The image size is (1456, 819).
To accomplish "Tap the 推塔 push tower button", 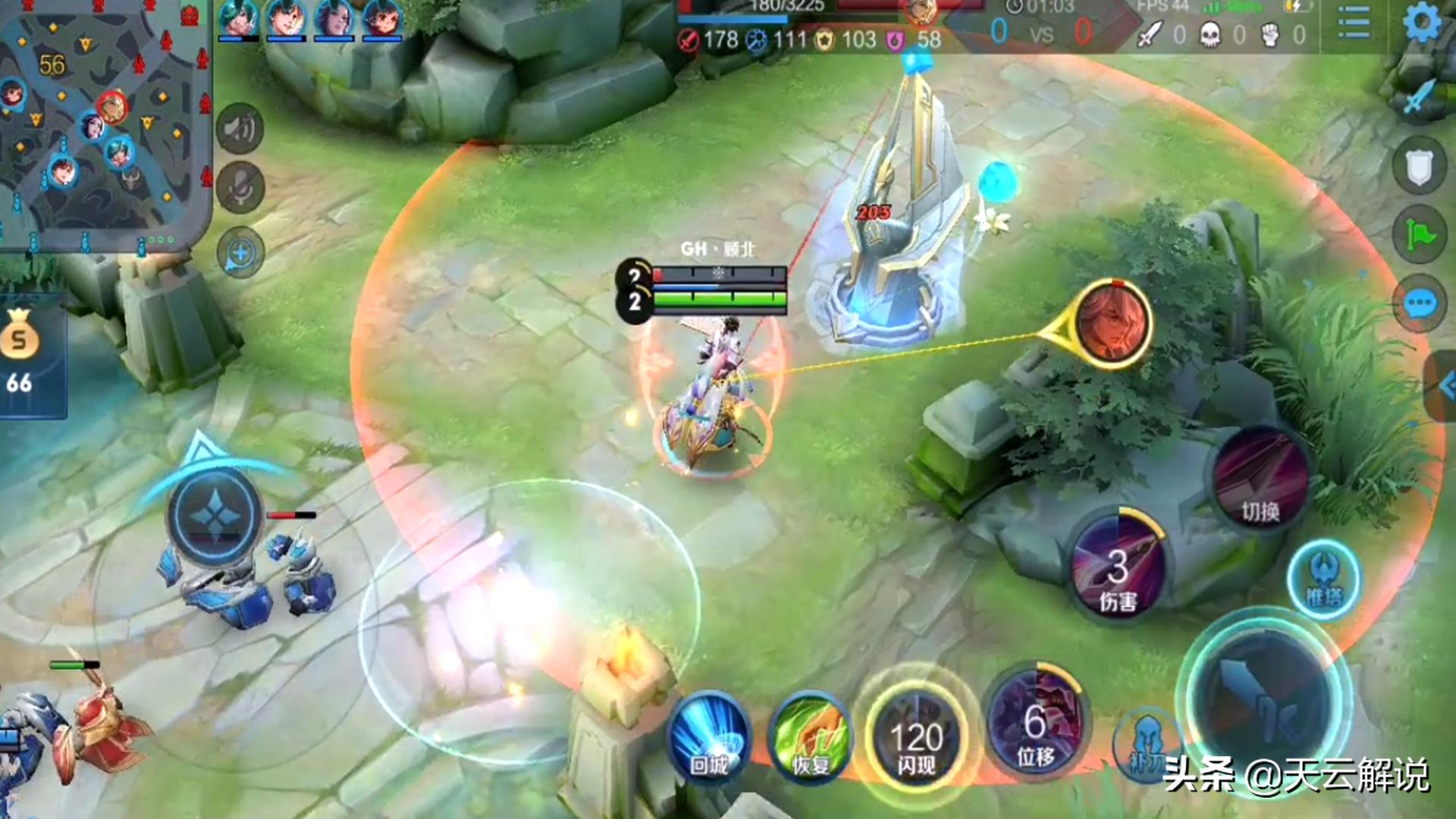I will click(1323, 580).
